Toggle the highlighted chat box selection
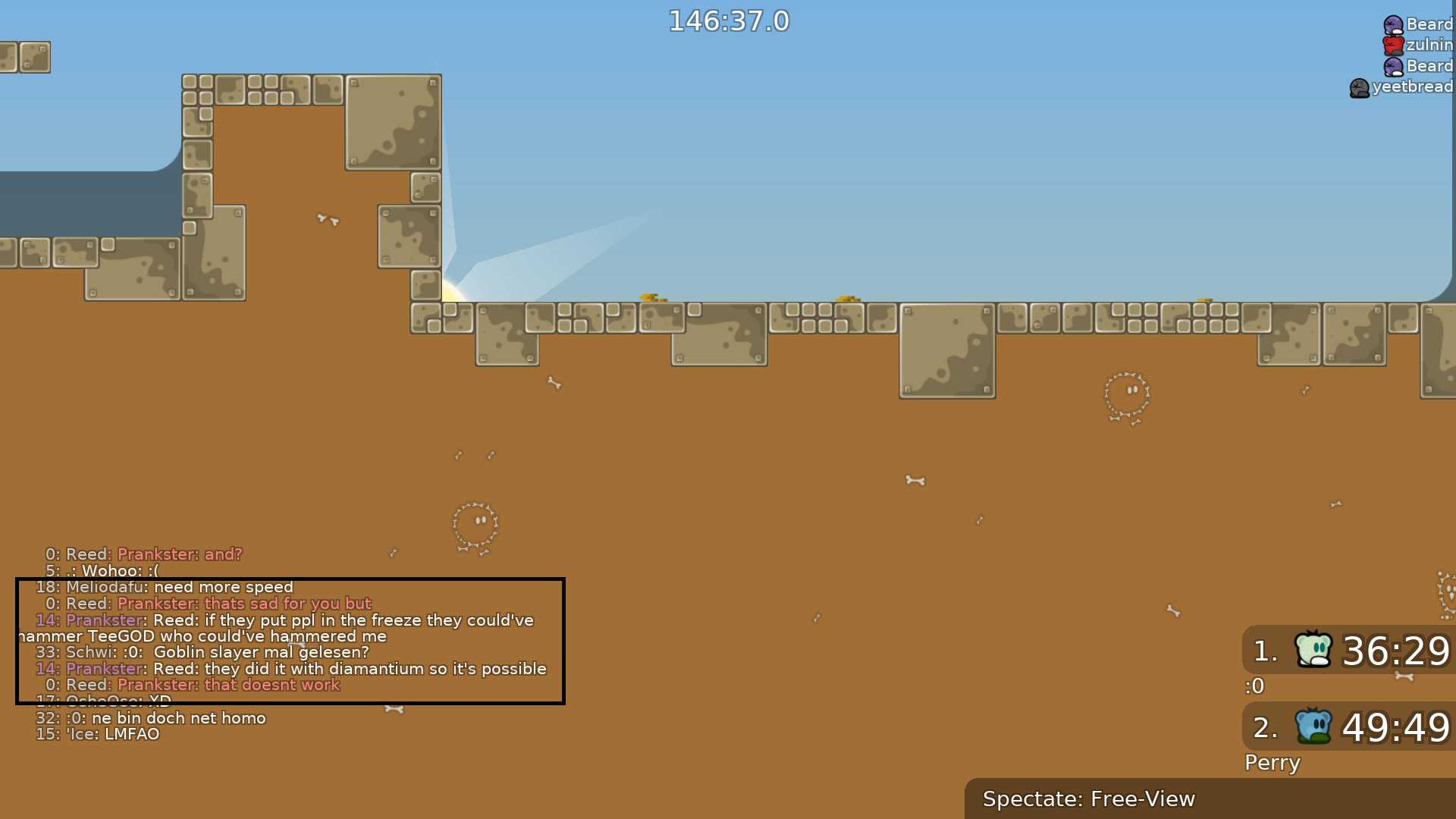 [290, 641]
